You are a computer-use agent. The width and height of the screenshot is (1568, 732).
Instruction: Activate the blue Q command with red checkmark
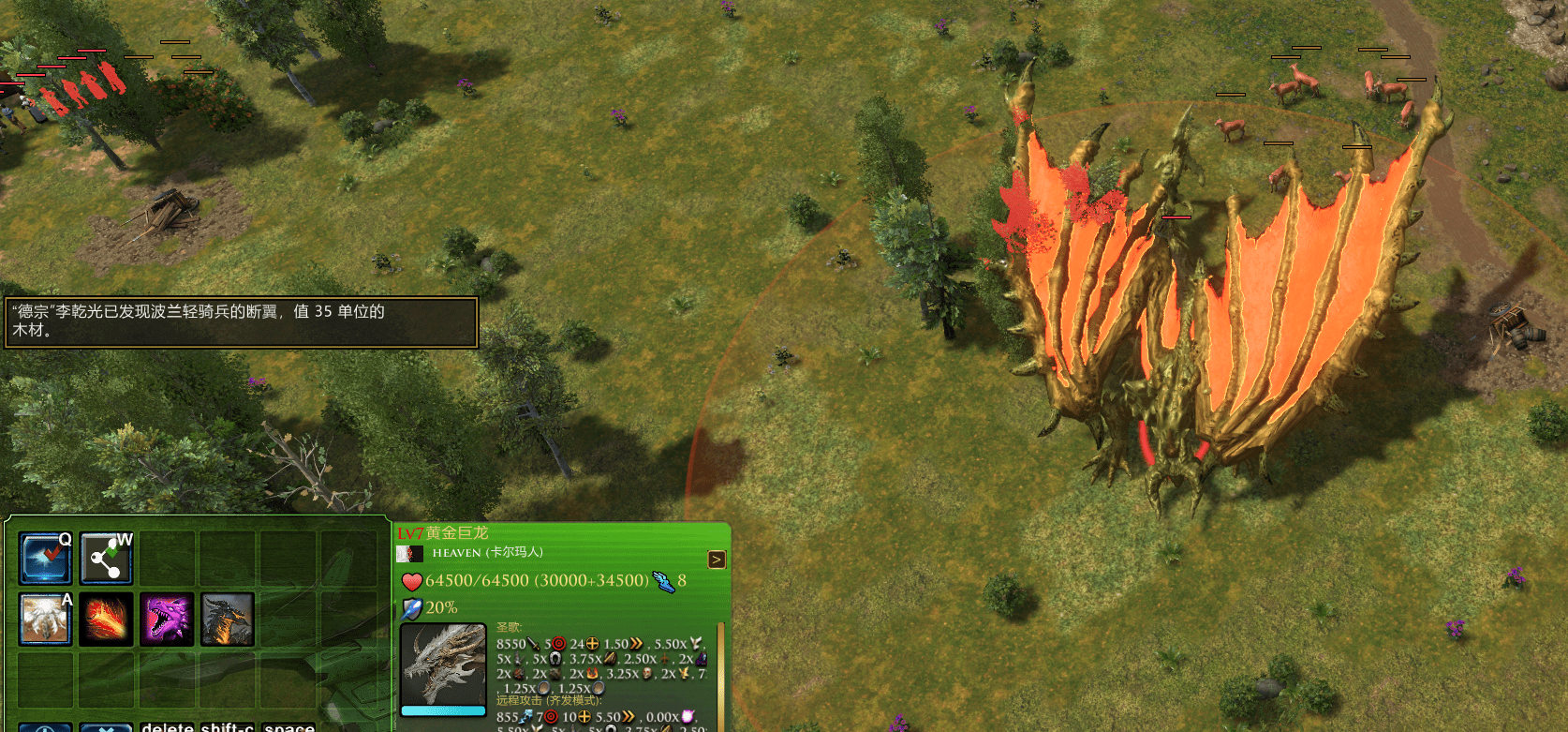pos(46,558)
